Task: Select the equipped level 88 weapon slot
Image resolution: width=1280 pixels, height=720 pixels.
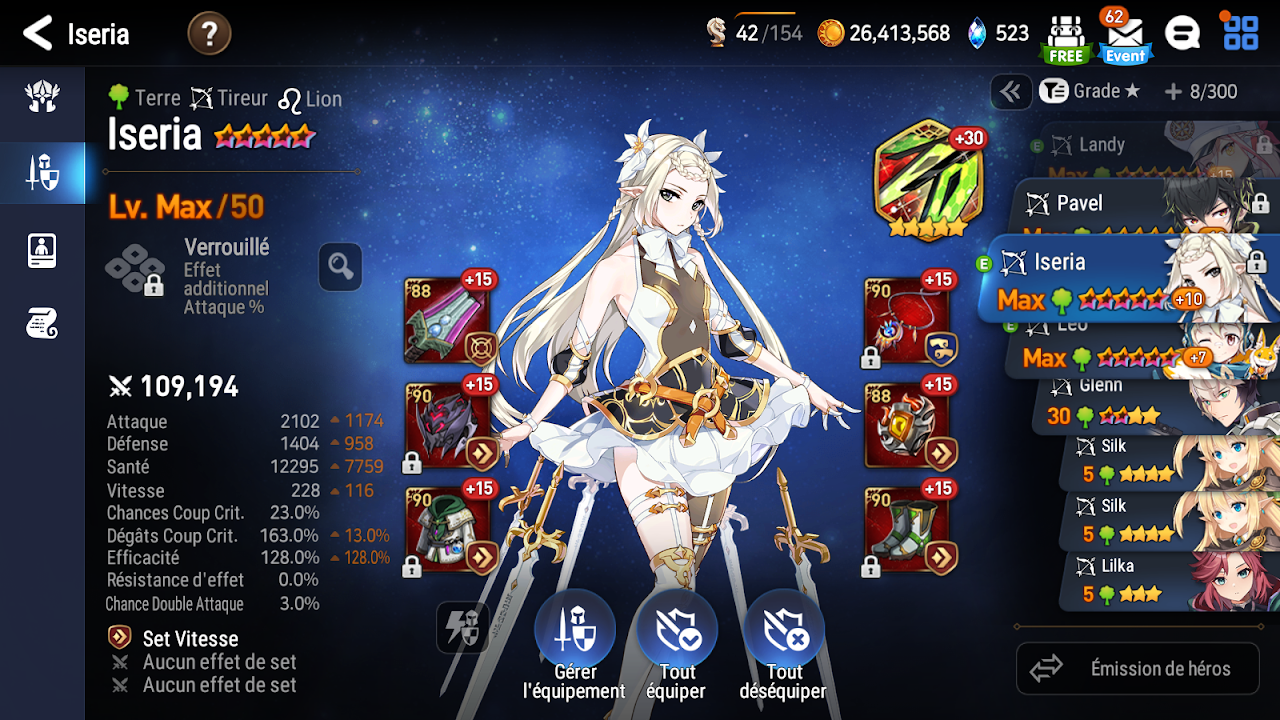Action: pos(447,320)
